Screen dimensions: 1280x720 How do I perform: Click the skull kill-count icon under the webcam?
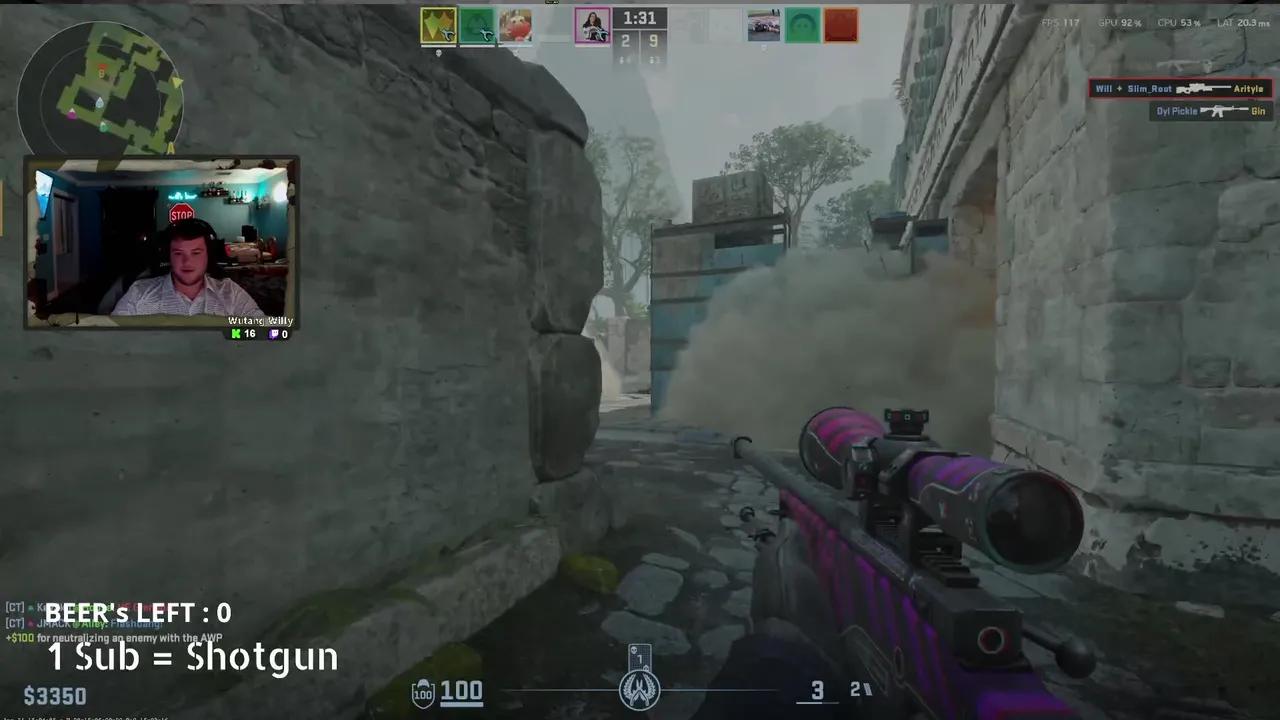coord(234,334)
